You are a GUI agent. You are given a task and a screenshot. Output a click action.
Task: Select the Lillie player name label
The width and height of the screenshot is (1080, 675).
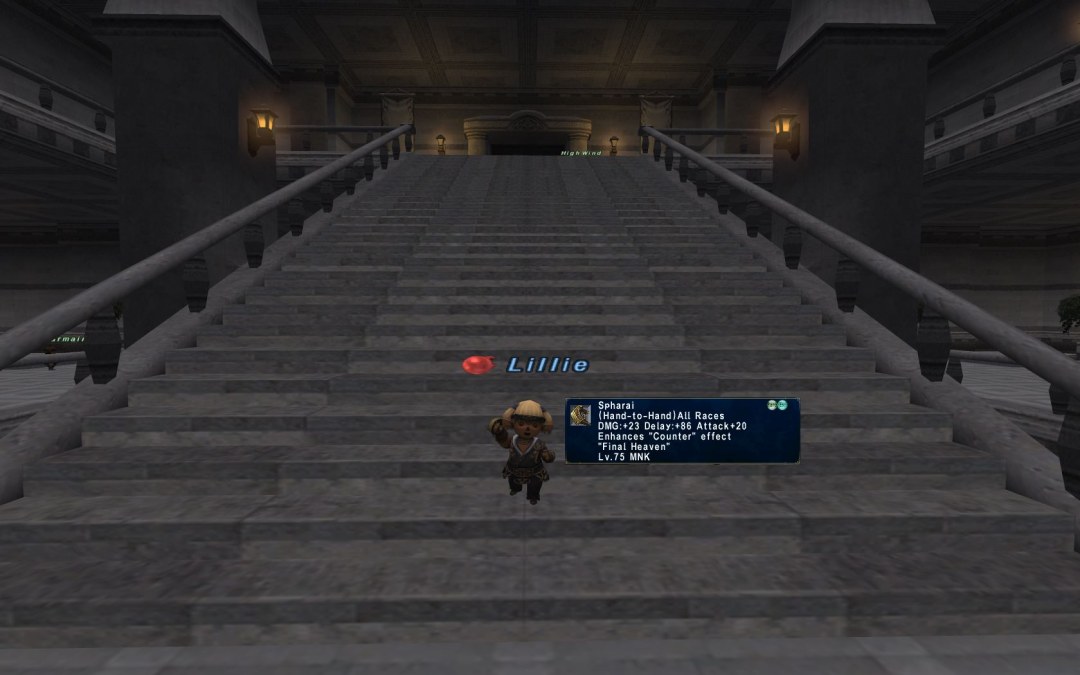click(x=548, y=365)
